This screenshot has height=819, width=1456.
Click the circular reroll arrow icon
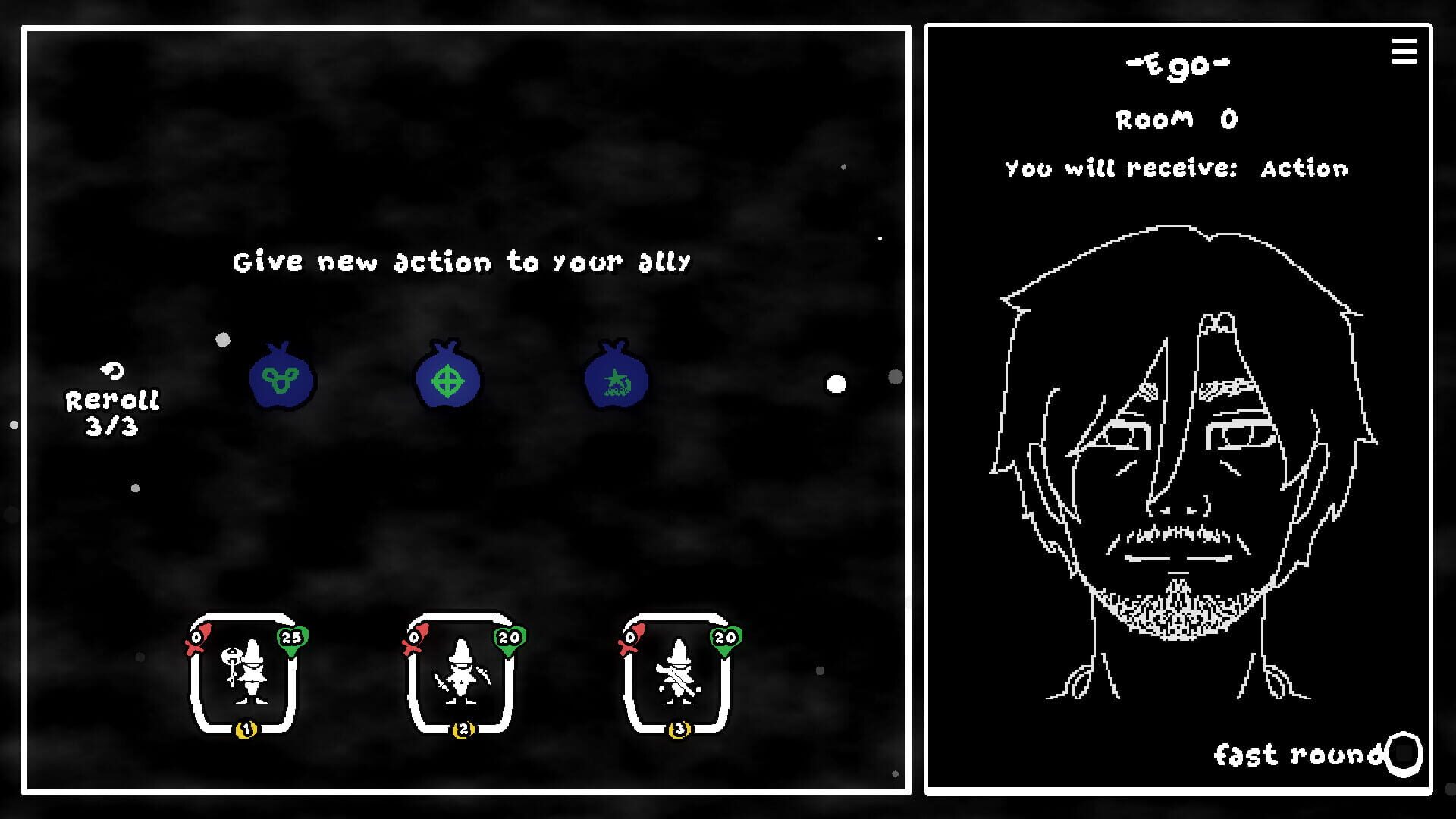[x=111, y=372]
